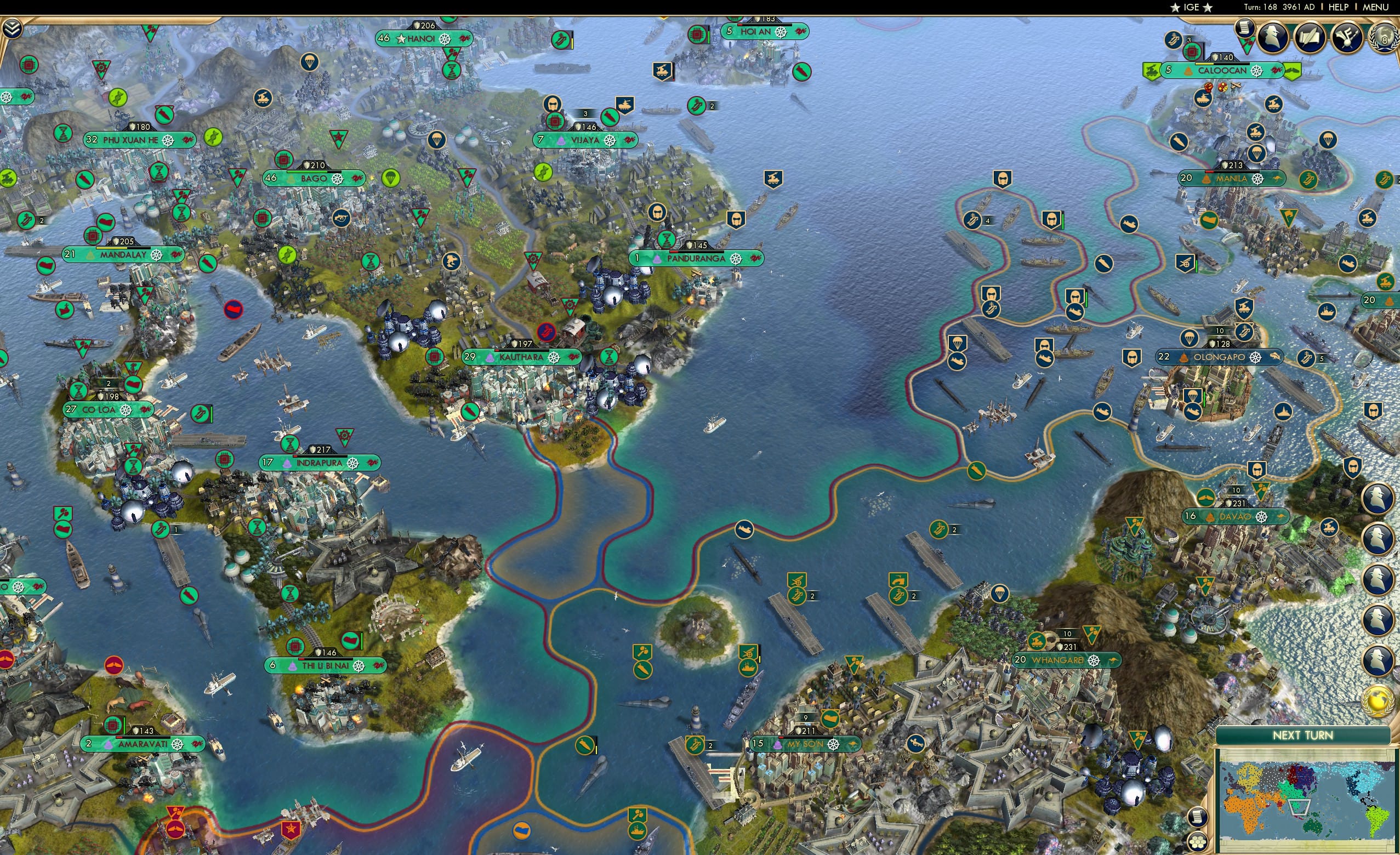Open the HELP menu

1339,7
